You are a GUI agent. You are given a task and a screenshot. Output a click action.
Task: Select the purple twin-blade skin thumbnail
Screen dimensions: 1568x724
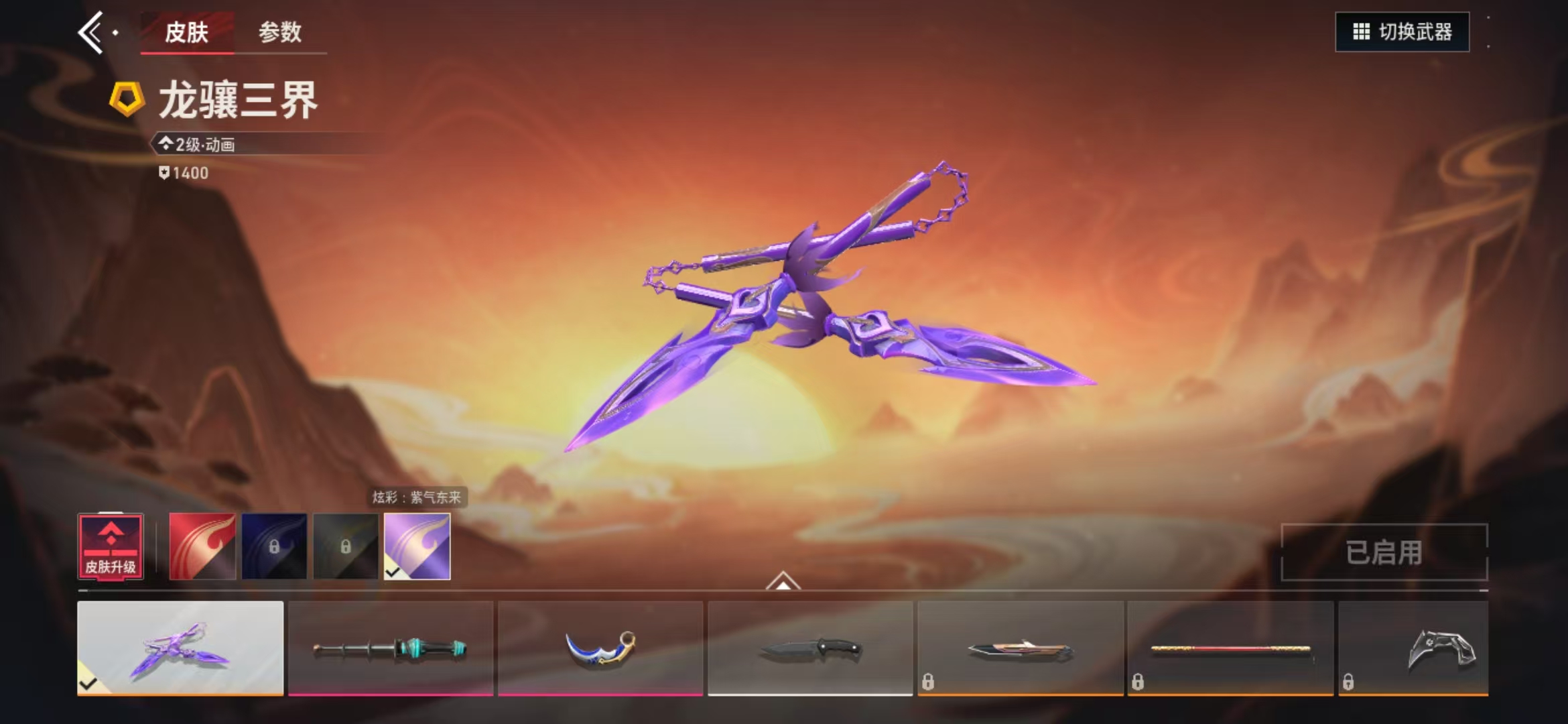coord(180,648)
